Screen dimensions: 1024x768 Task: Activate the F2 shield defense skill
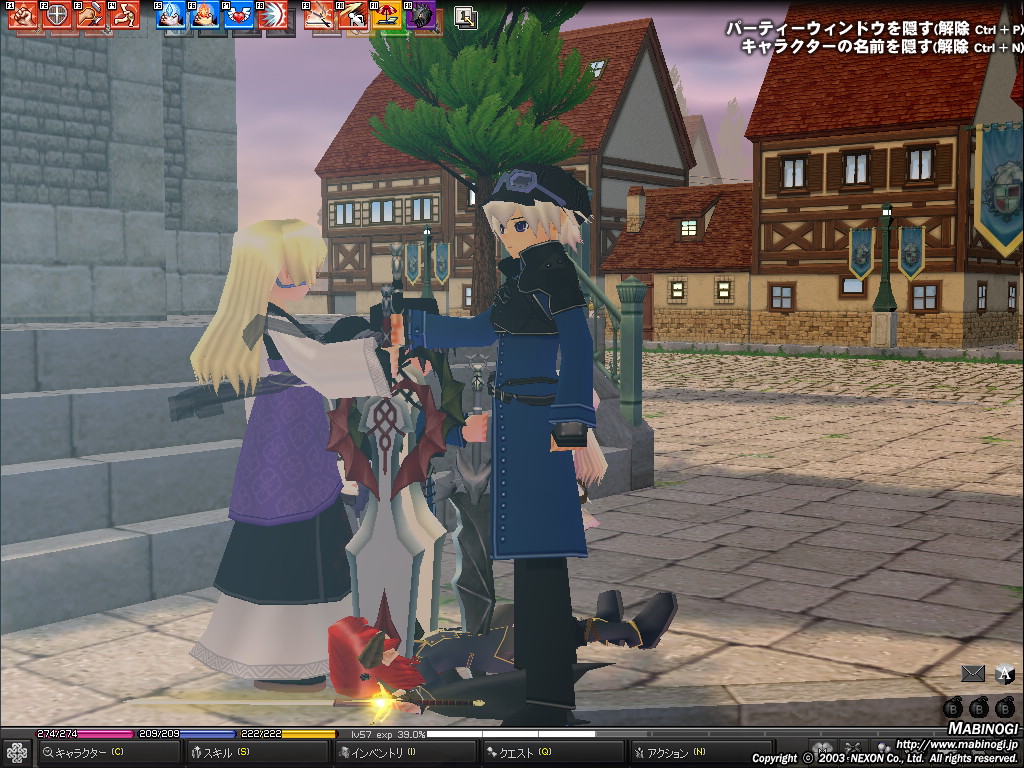(56, 15)
